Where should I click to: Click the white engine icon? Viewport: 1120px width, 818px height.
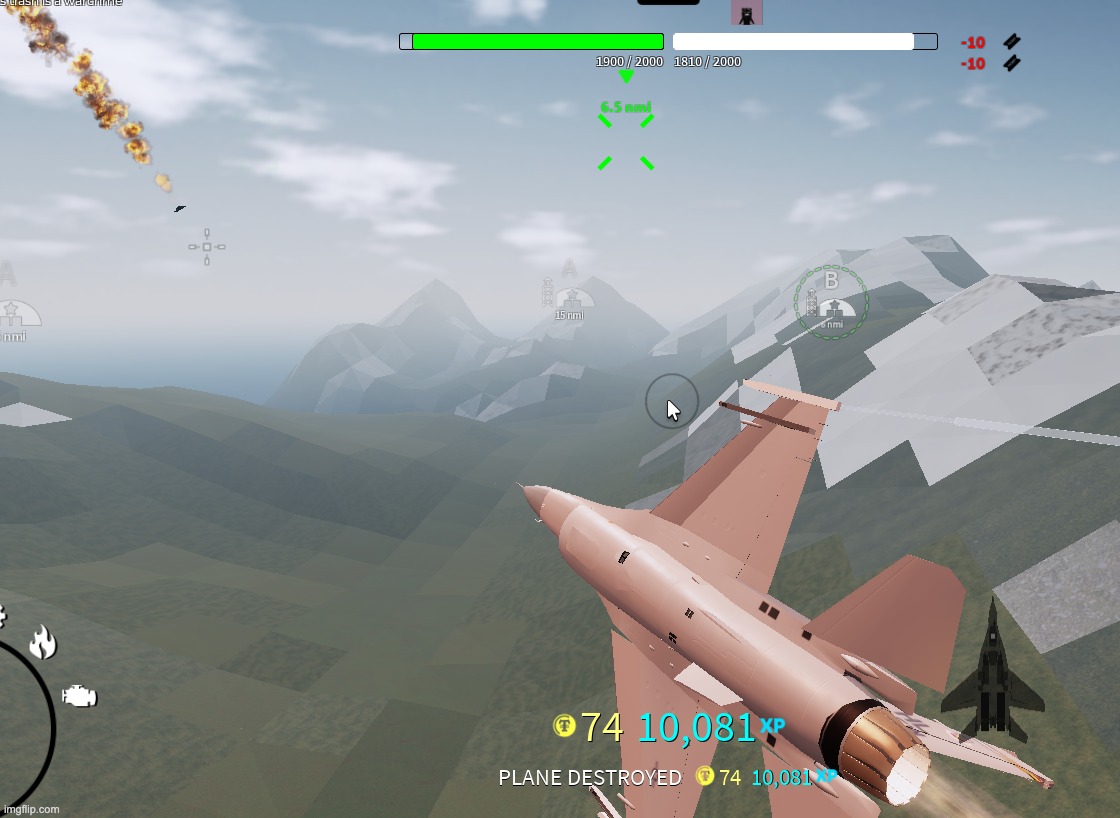(x=78, y=696)
